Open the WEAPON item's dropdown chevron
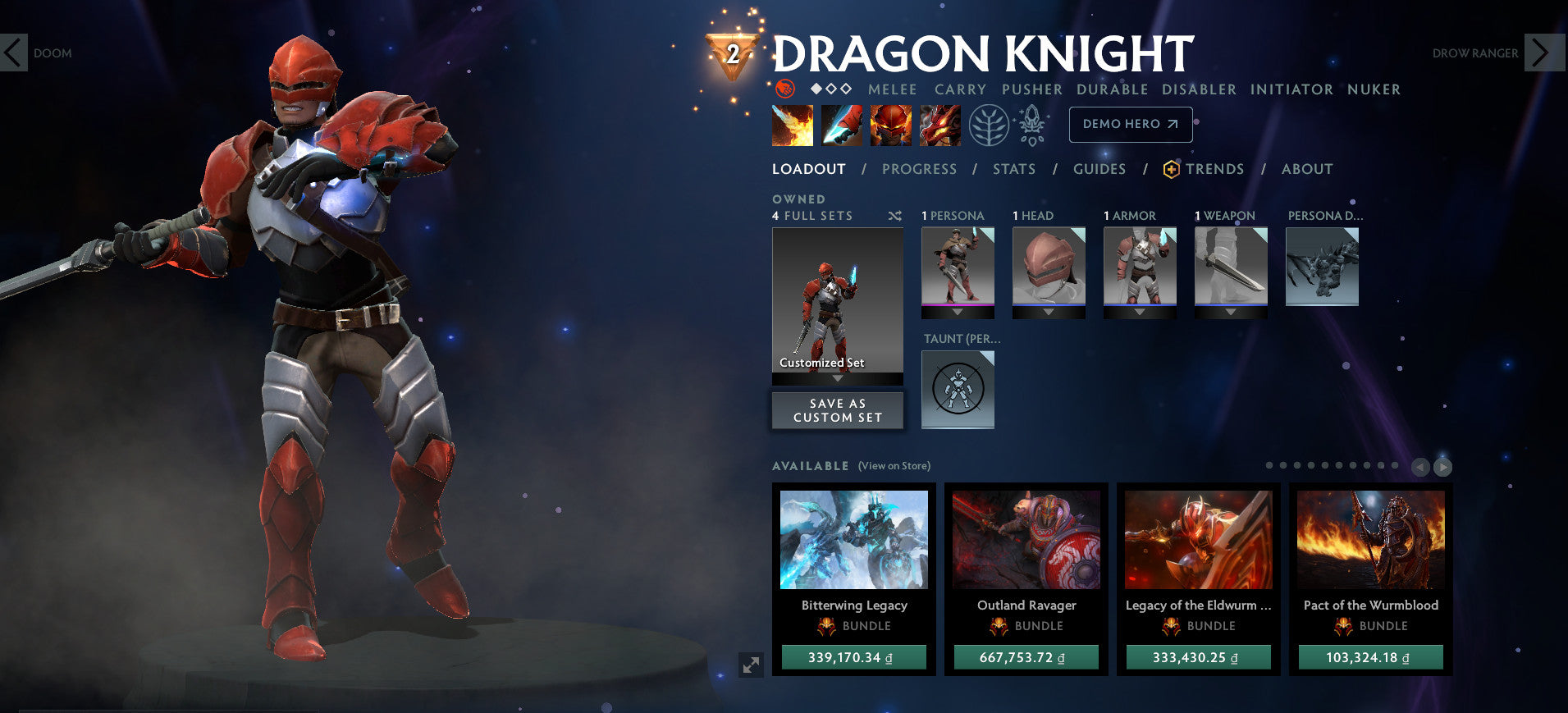Viewport: 1568px width, 713px height. pyautogui.click(x=1231, y=313)
